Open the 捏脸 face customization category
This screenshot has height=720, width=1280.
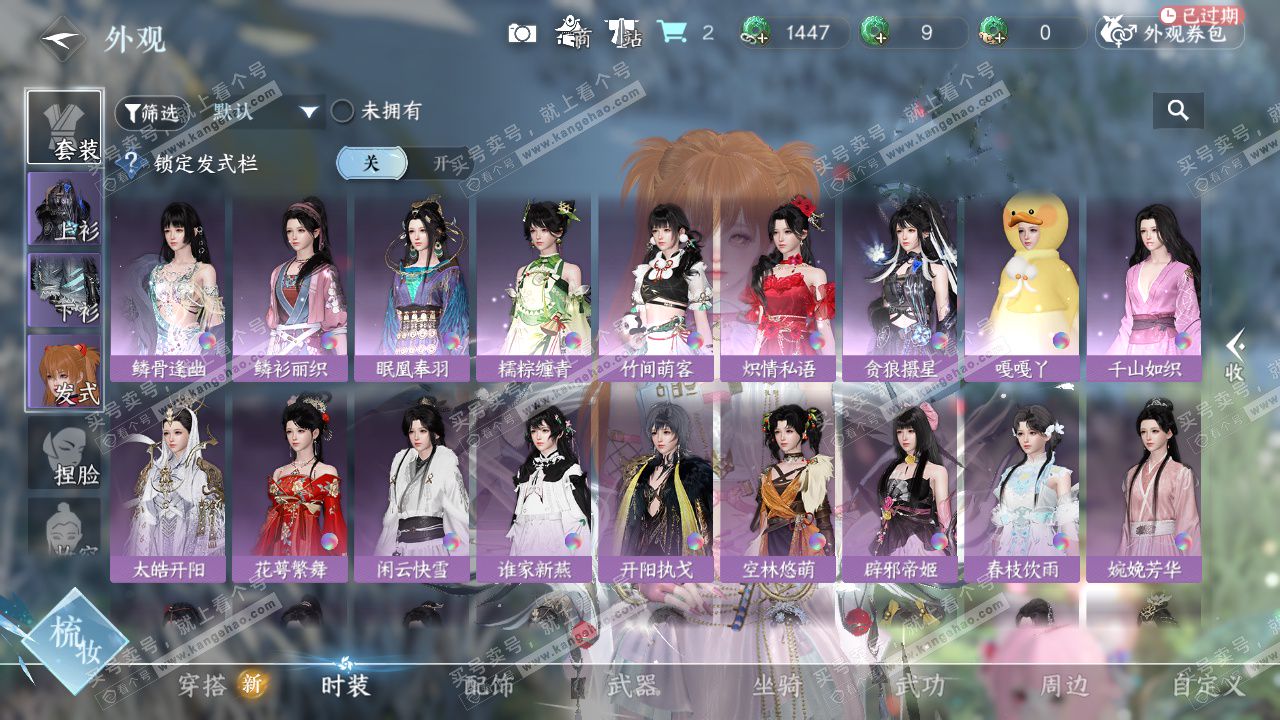65,453
